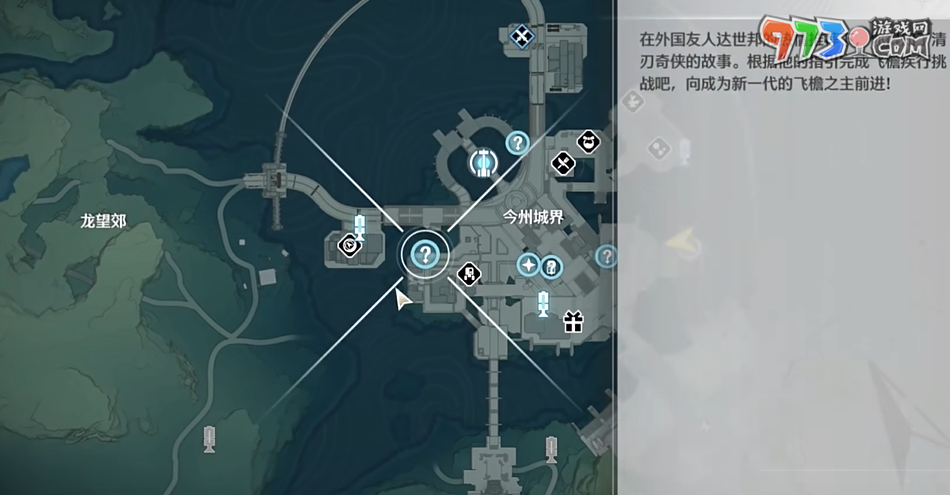Screen dimensions: 950x495
Task: Select the large Resonance Nexus teleporter
Action: pos(483,161)
